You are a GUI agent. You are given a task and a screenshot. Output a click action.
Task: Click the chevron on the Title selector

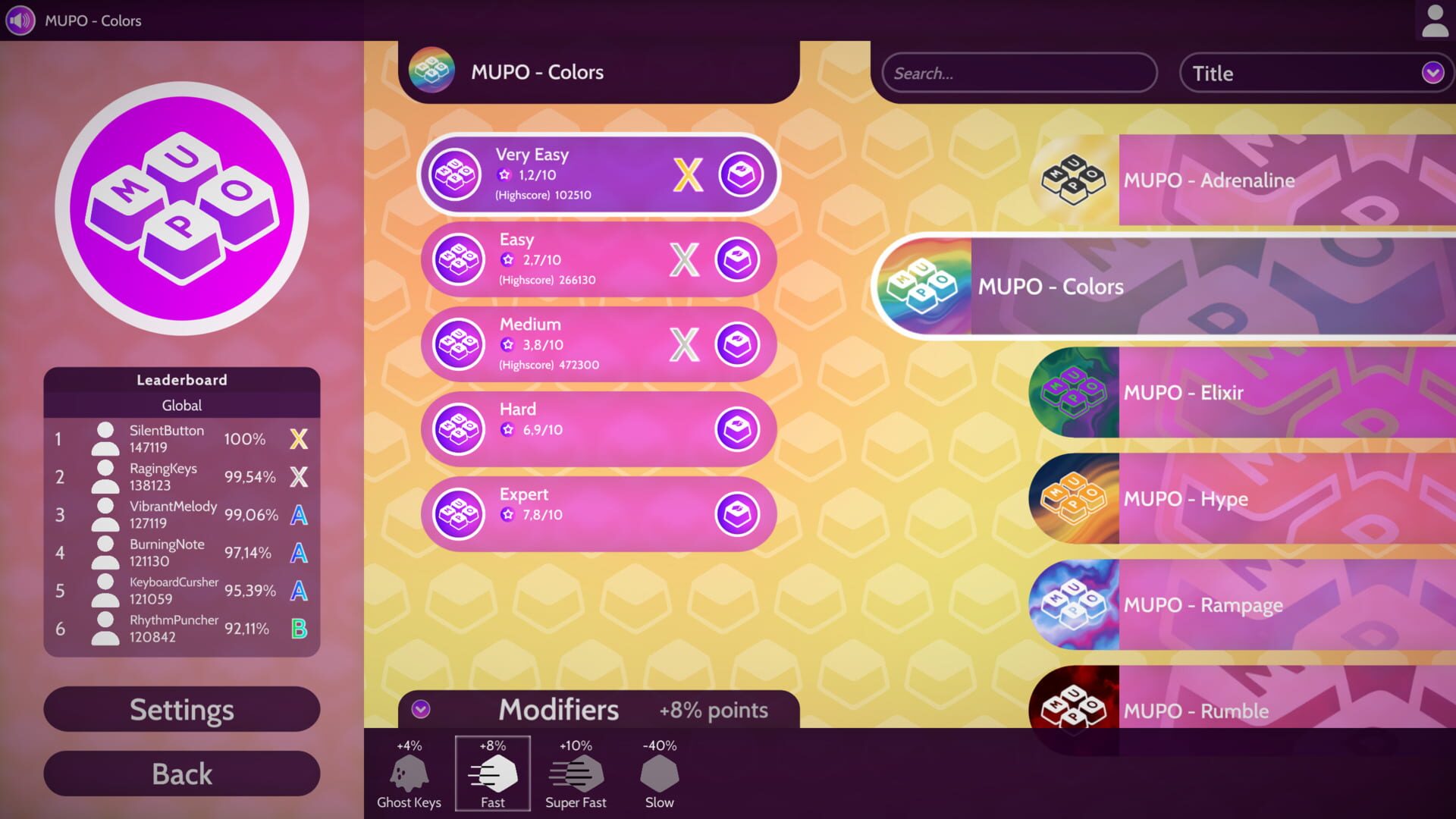pos(1432,73)
